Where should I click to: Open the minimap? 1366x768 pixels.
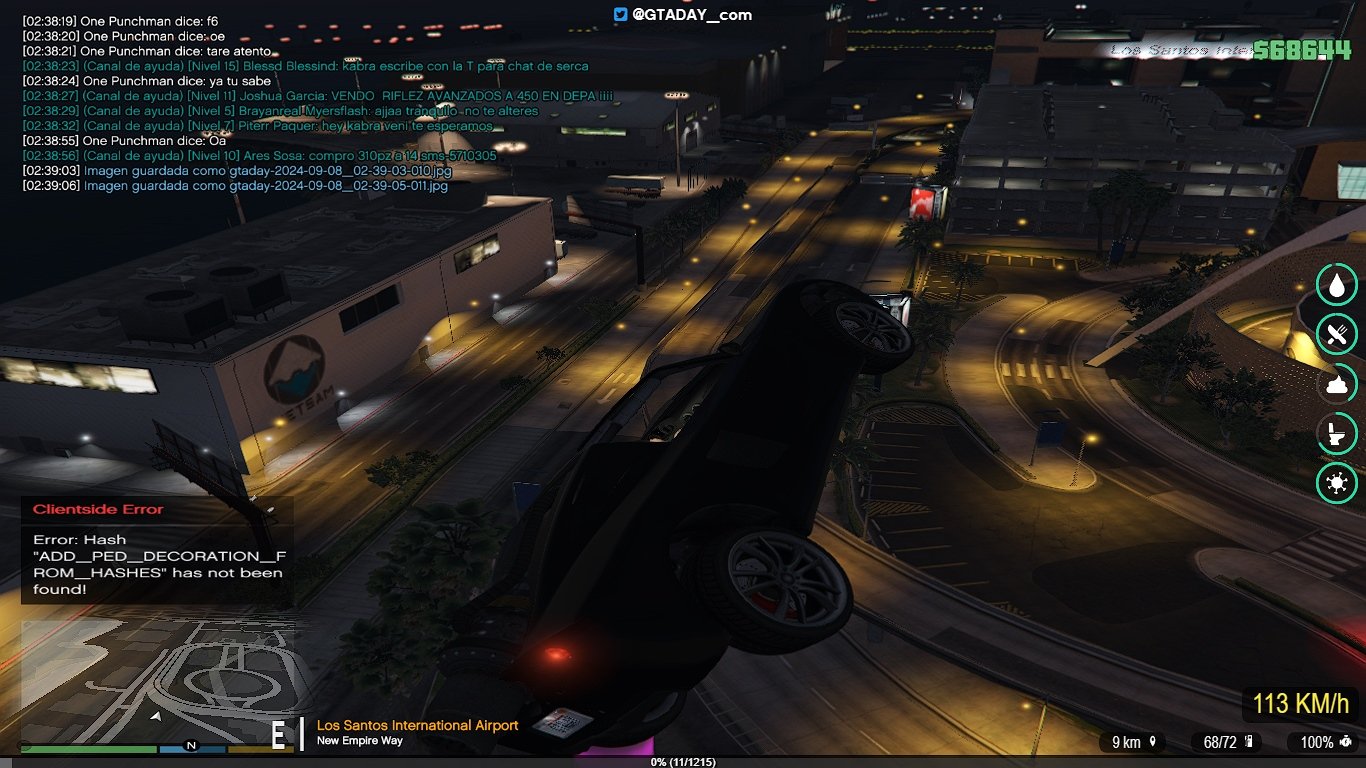(157, 682)
